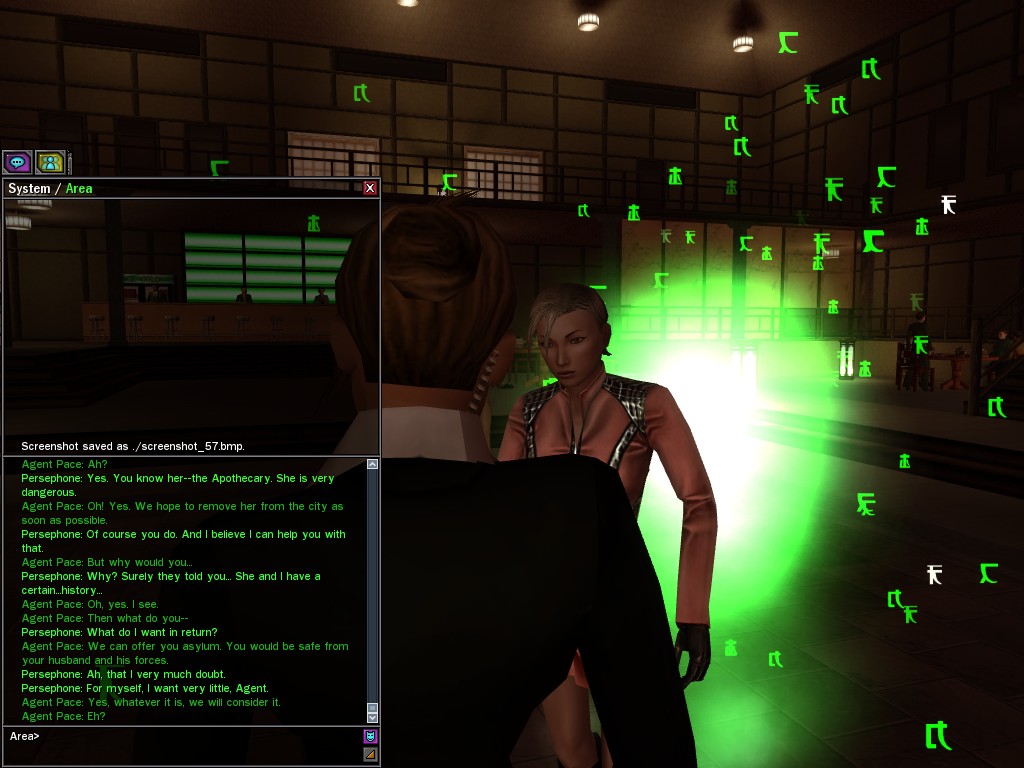
Task: Select the green Area channel label
Action: tap(79, 188)
